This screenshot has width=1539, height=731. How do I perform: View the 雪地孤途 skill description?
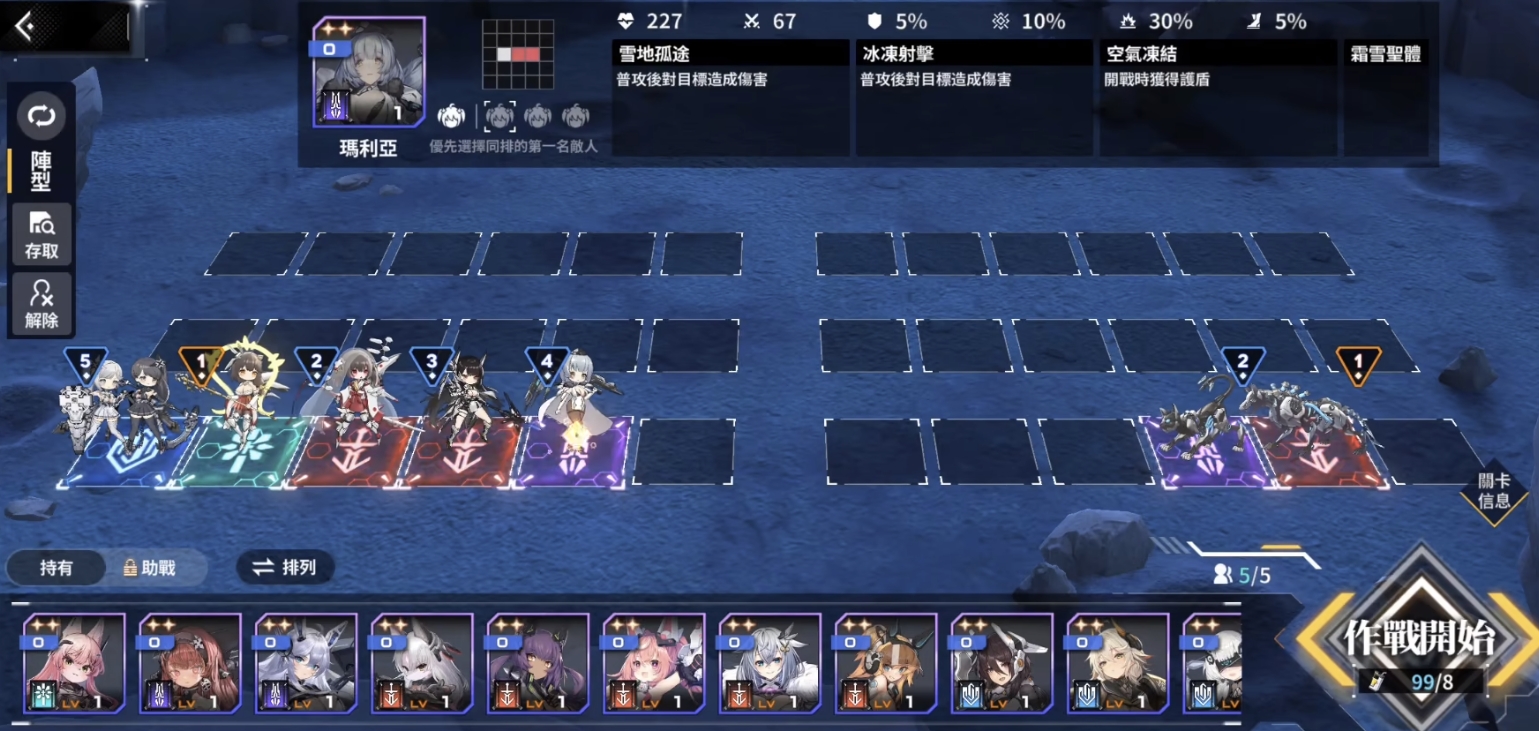[730, 97]
